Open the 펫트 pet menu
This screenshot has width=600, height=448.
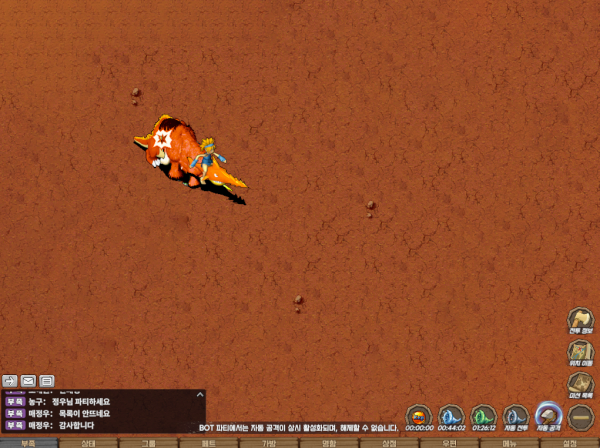208,442
